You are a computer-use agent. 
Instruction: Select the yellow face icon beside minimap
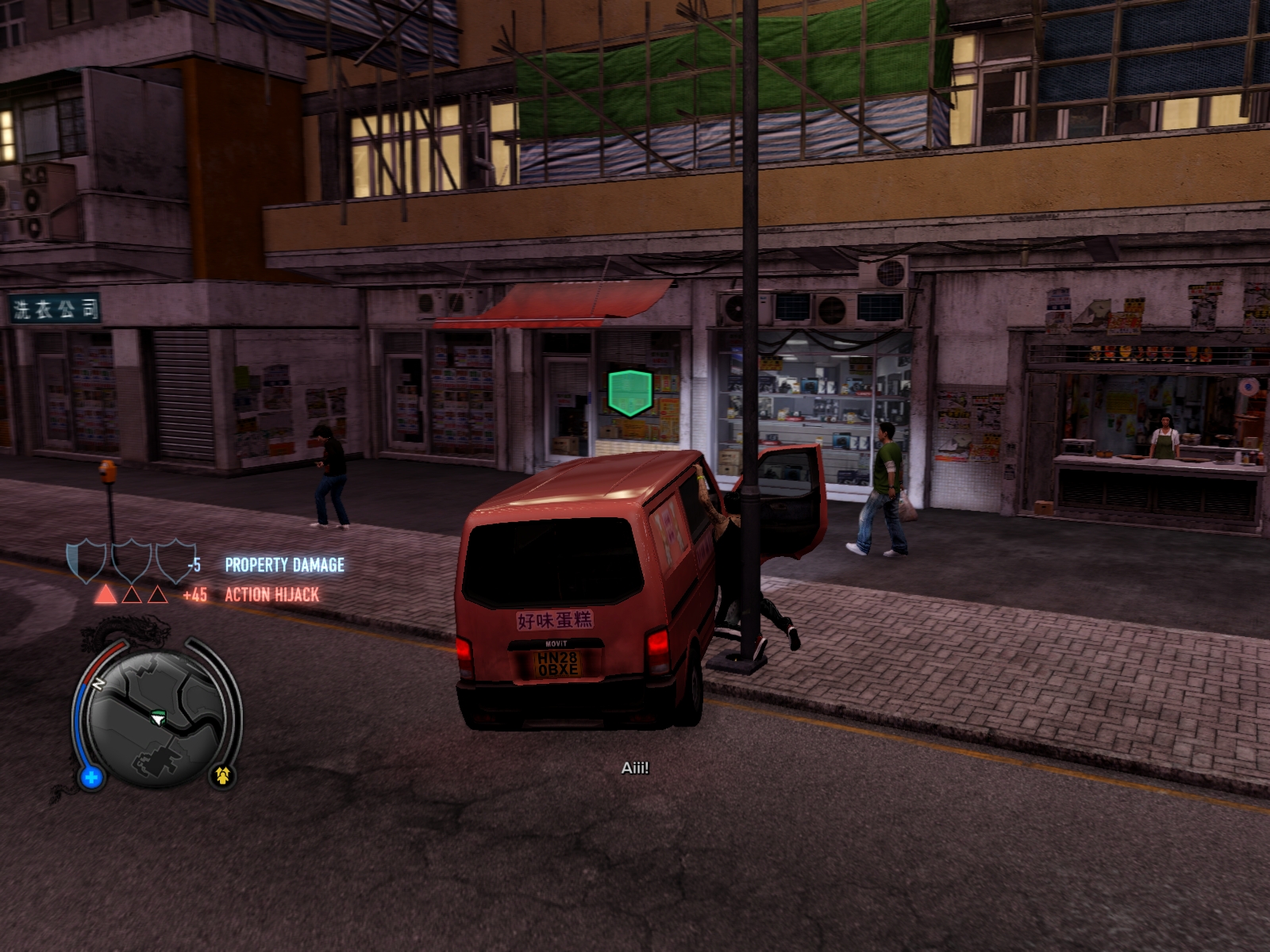point(222,775)
